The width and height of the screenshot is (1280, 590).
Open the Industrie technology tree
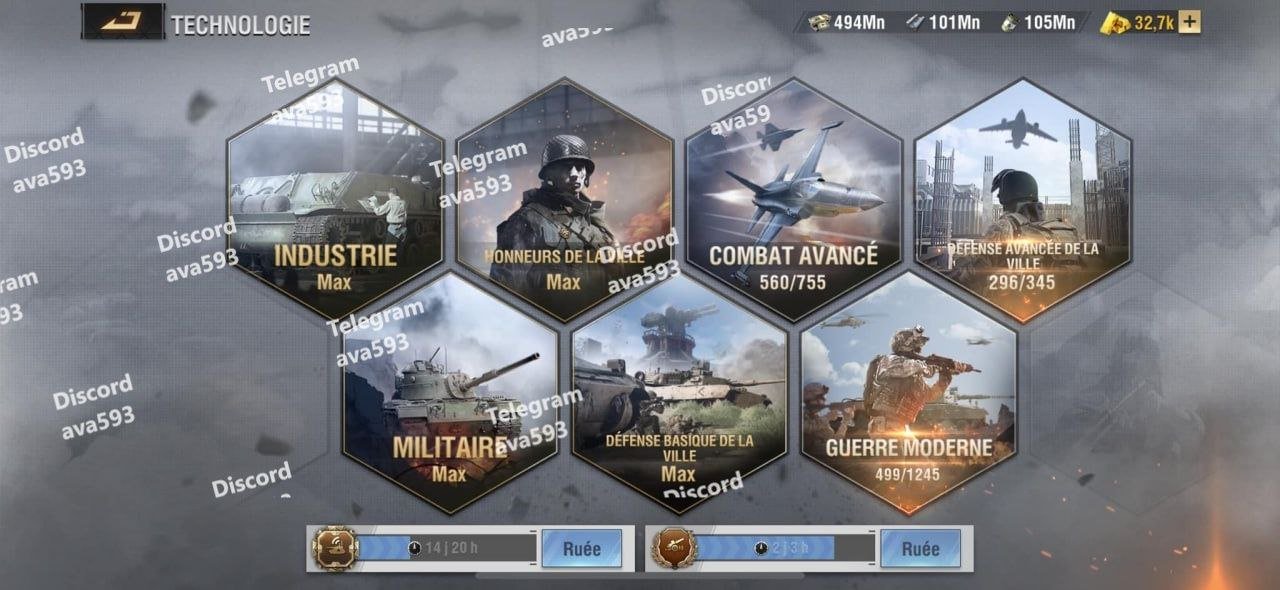335,200
